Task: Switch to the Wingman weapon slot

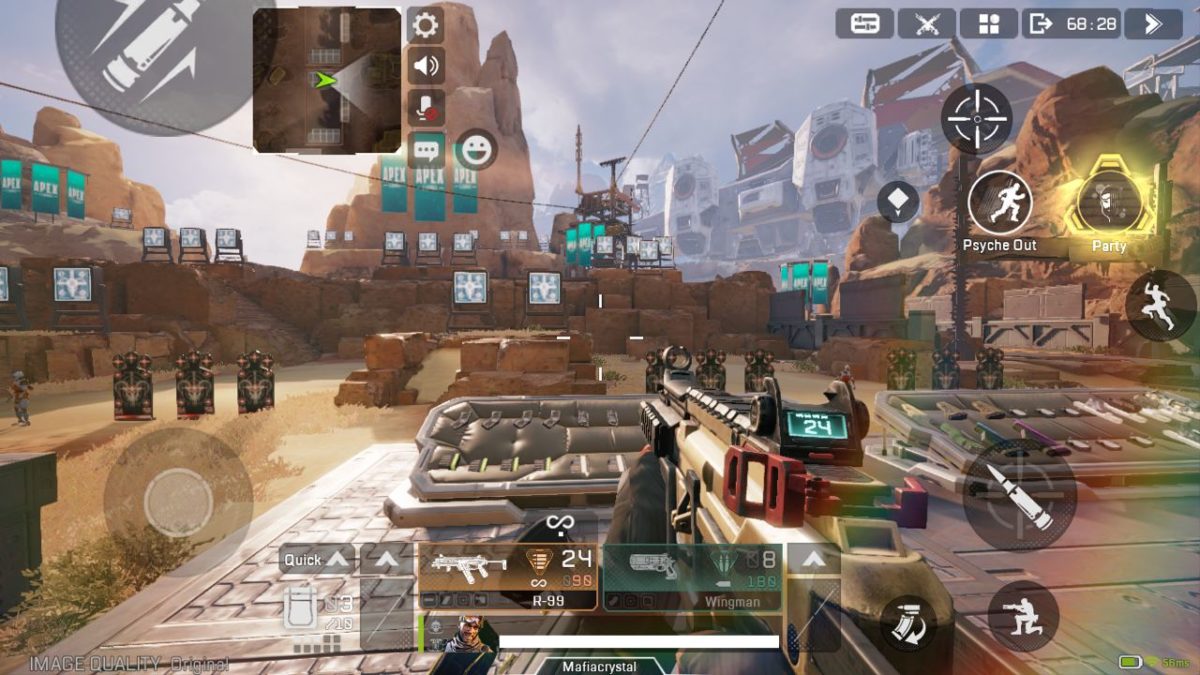Action: [x=692, y=577]
